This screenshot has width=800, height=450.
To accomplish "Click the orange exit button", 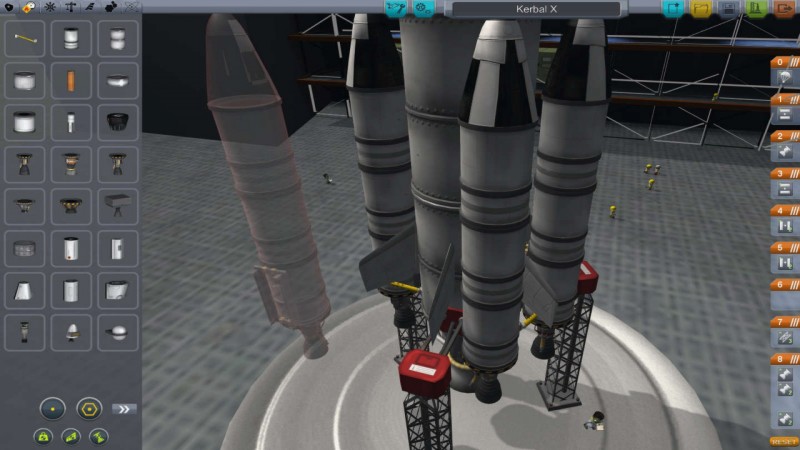I will [782, 9].
